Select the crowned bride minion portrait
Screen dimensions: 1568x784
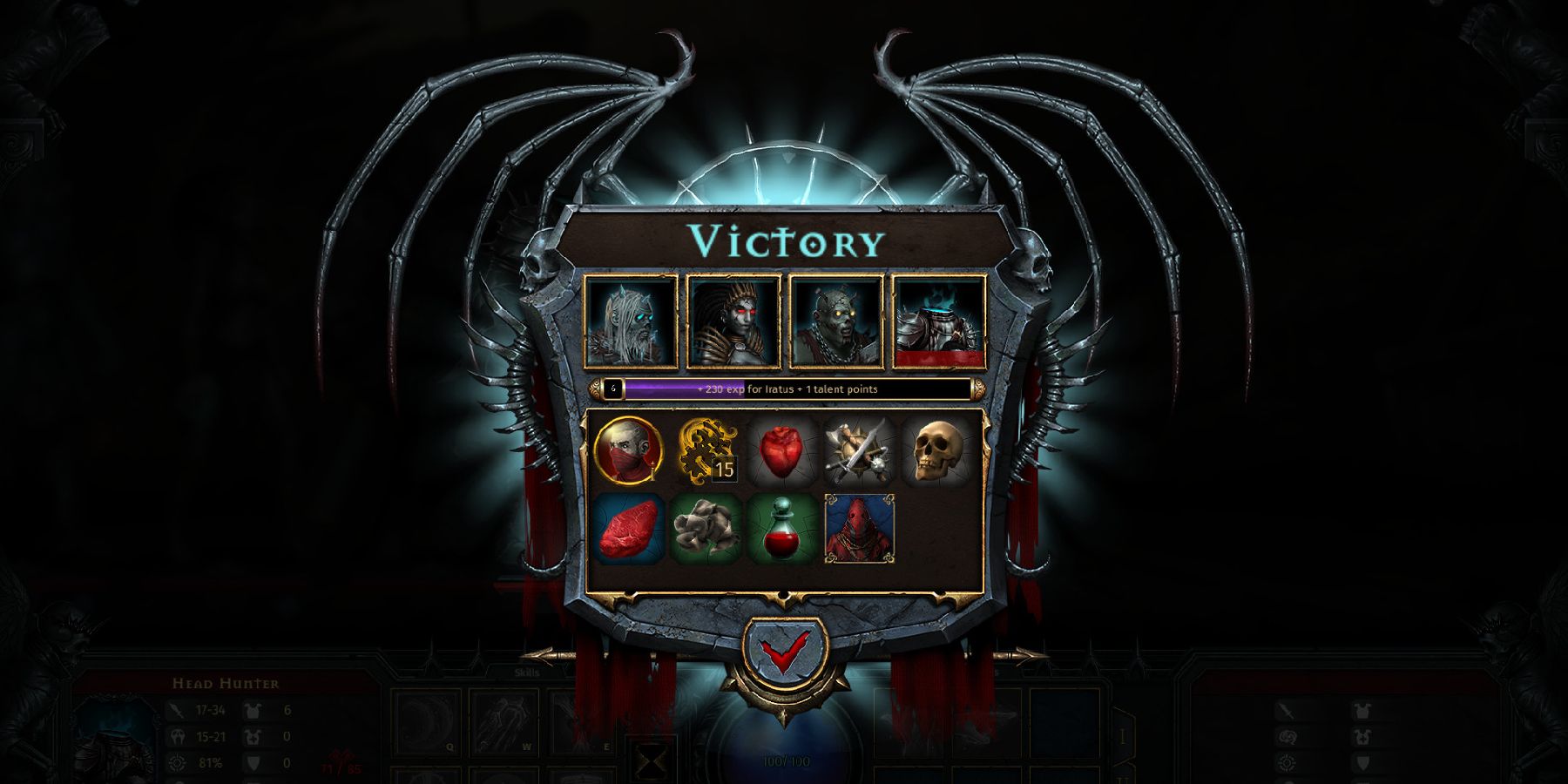point(732,321)
